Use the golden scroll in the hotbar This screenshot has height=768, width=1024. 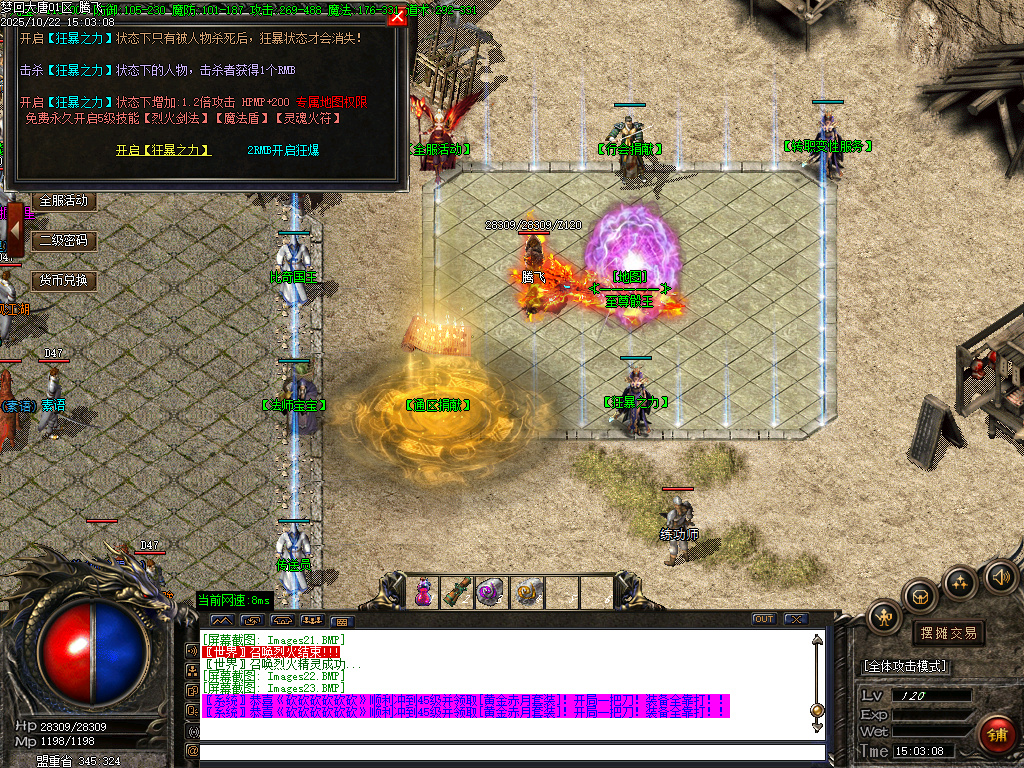click(527, 592)
